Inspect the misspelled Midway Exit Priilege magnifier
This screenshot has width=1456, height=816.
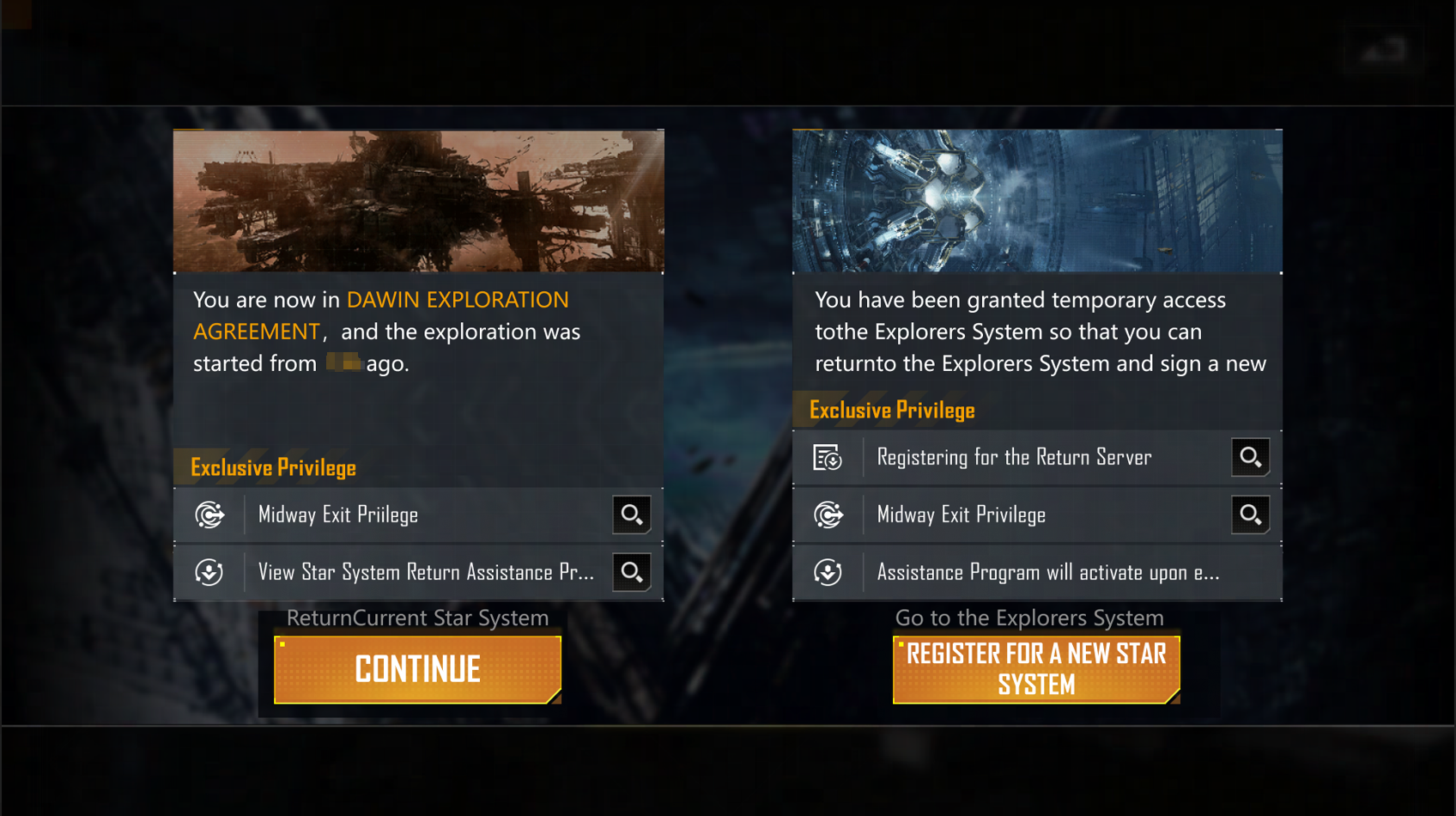tap(631, 515)
